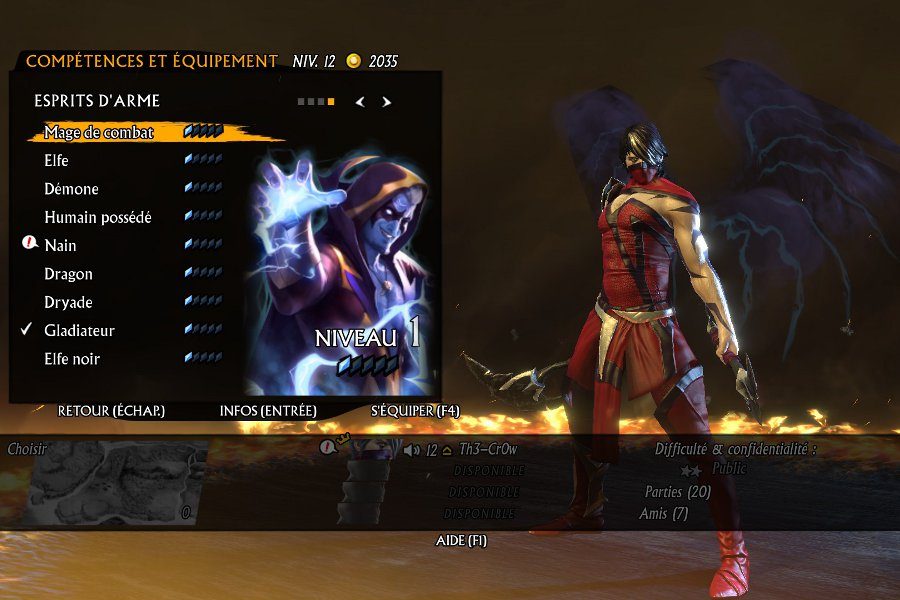Select the Nain spirit entry
900x600 pixels.
(x=60, y=245)
